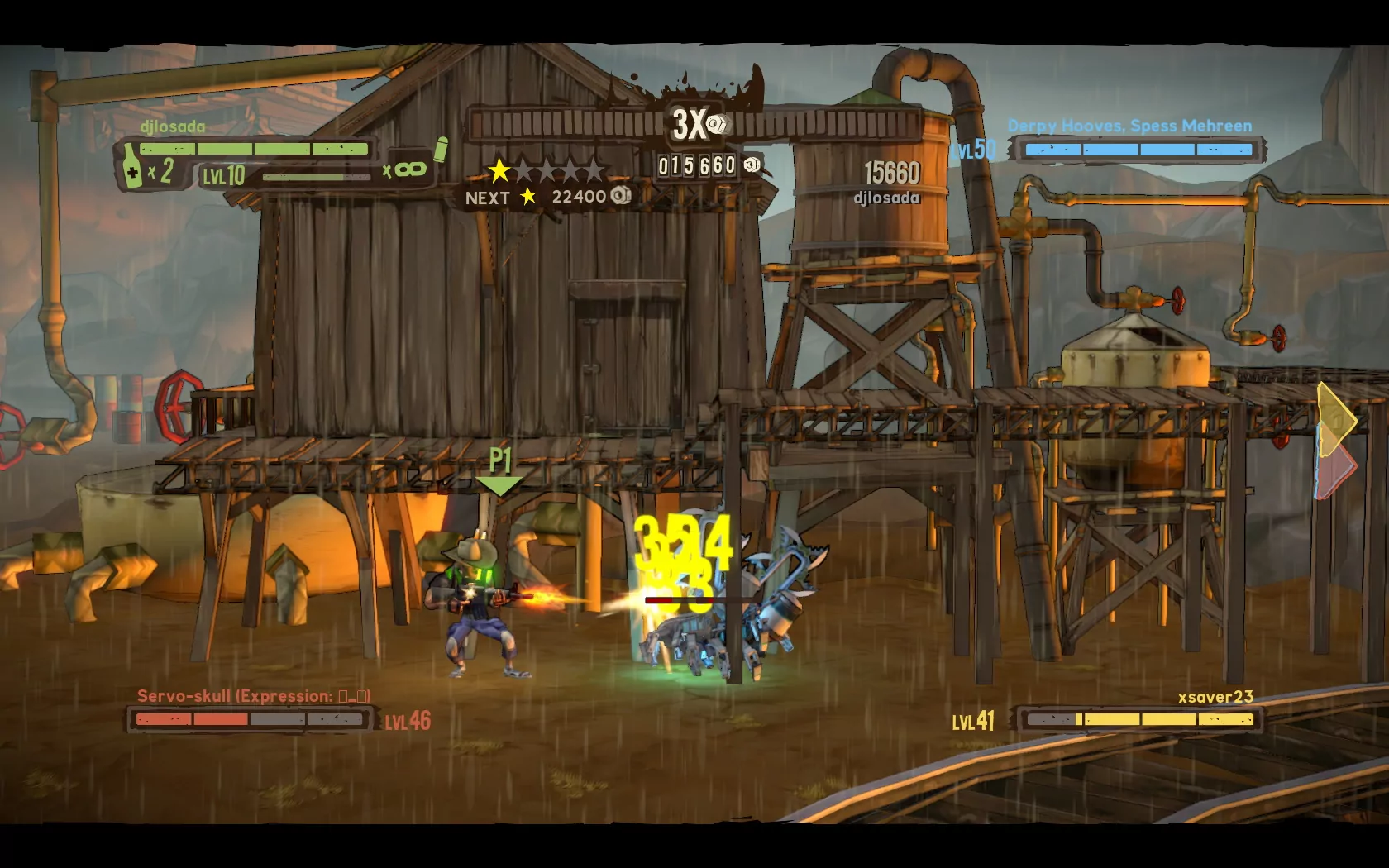Viewport: 1389px width, 868px height.
Task: Select the Servo-skull player name tag
Action: tap(253, 696)
